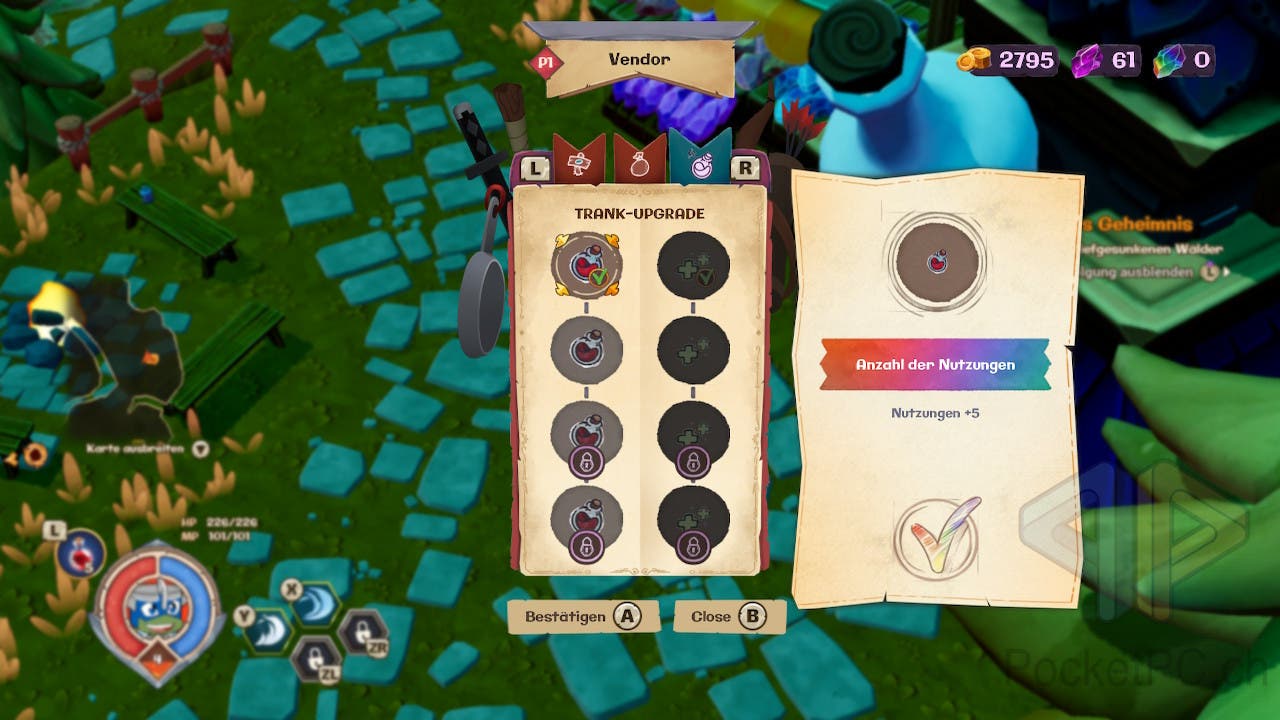Open the pouch bag vendor tab
The height and width of the screenshot is (720, 1280).
tap(640, 164)
